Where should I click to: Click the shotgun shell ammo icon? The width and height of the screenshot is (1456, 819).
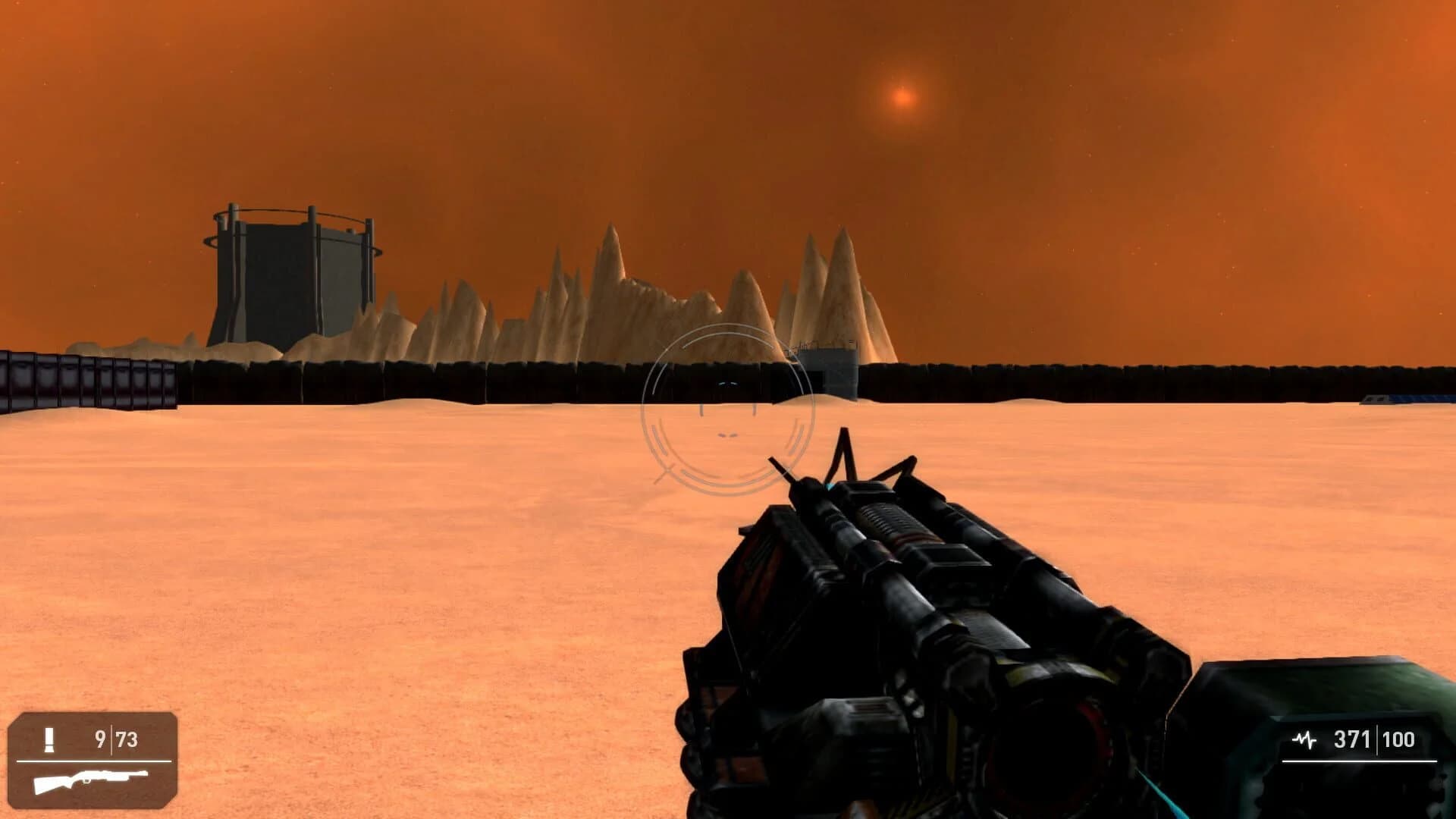tap(49, 739)
